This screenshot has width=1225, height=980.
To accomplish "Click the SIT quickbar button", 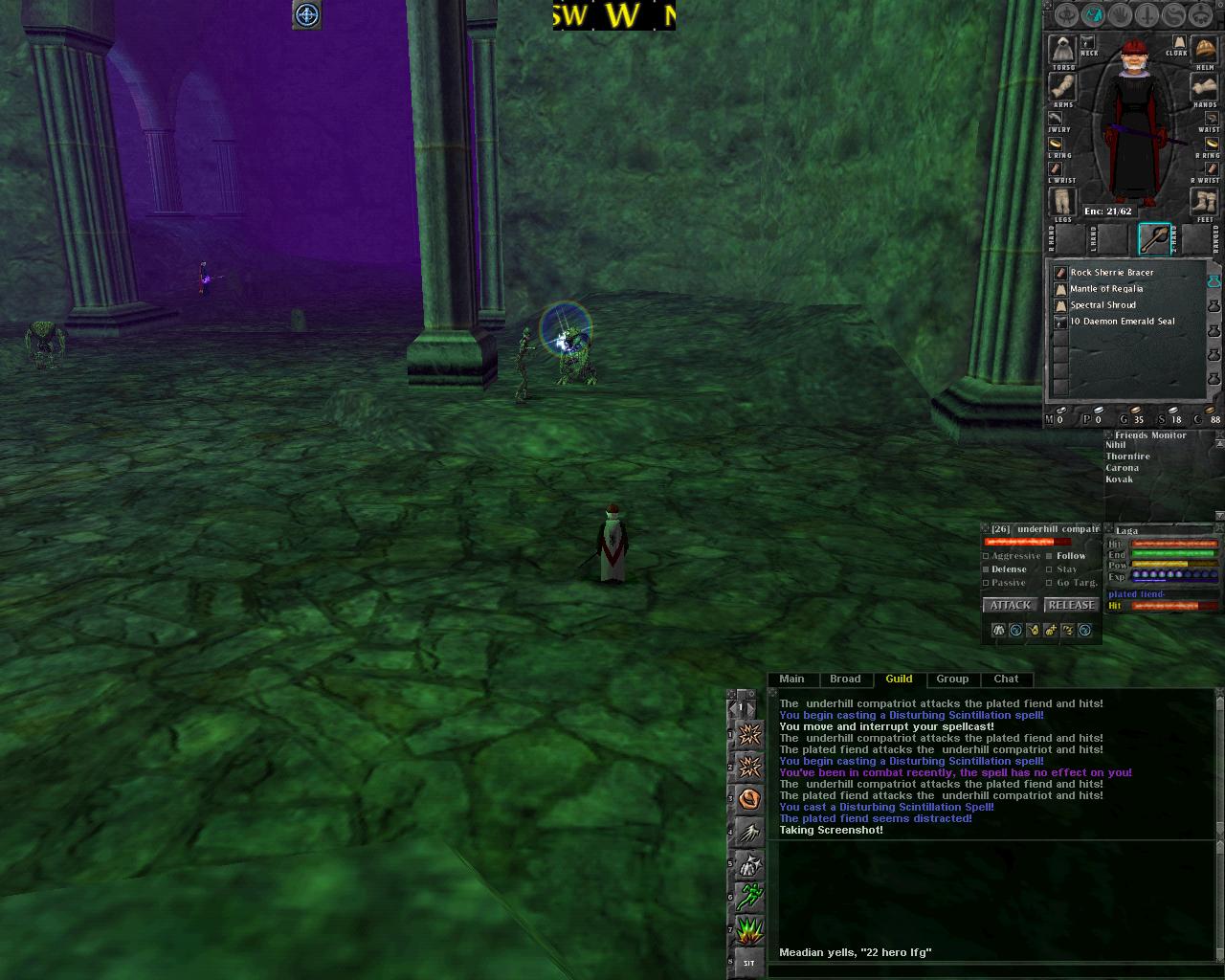I will click(x=749, y=963).
